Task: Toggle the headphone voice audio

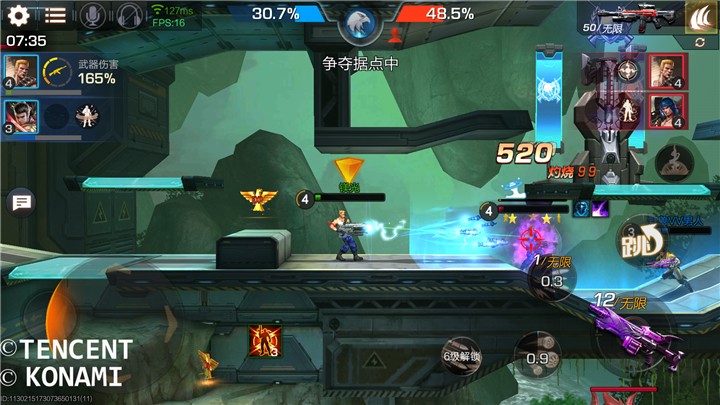Action: [x=128, y=15]
